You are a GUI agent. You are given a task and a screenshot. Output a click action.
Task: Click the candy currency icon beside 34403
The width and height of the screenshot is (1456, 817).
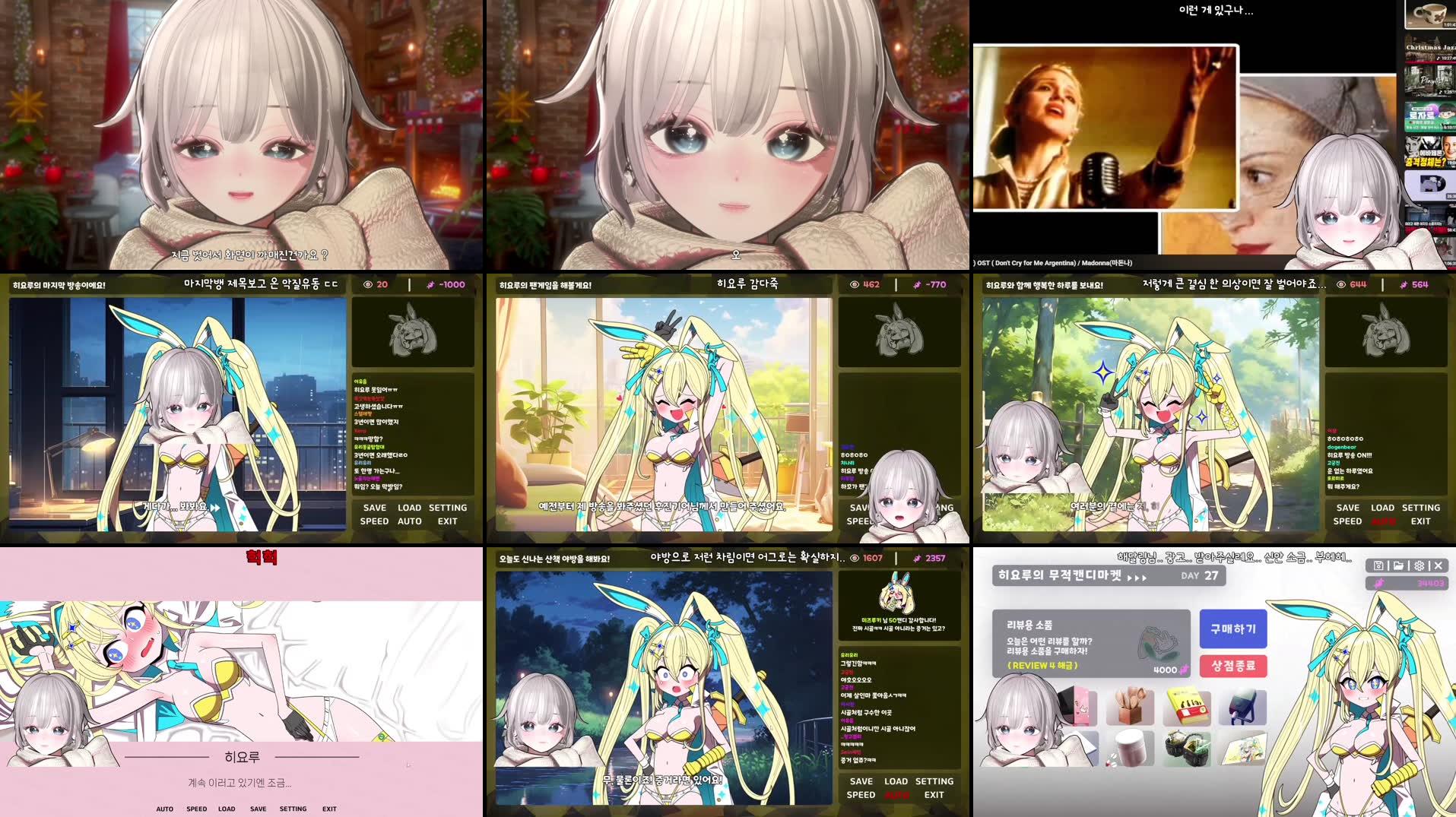click(1379, 583)
